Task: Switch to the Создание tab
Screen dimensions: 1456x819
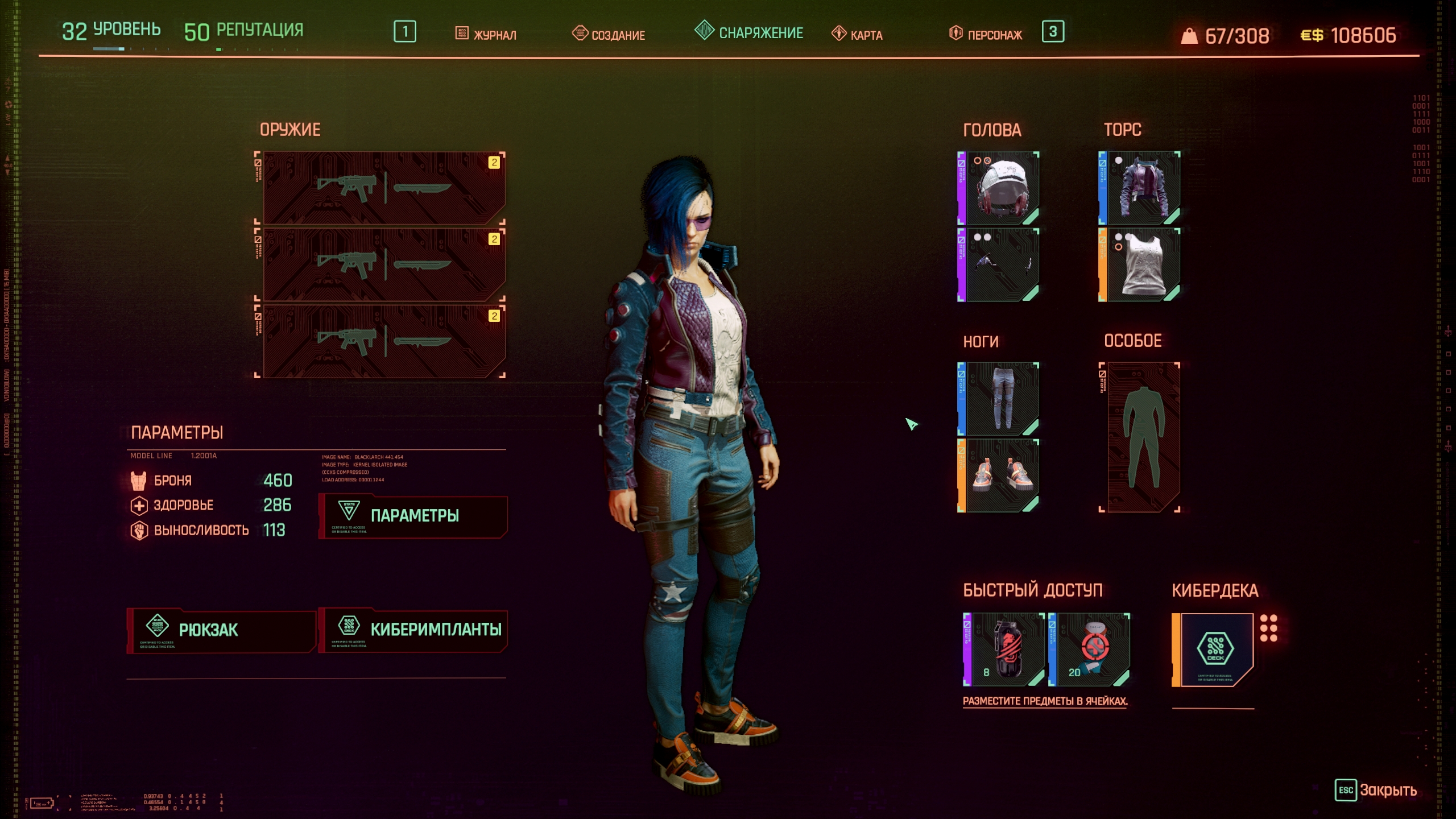Action: [609, 34]
